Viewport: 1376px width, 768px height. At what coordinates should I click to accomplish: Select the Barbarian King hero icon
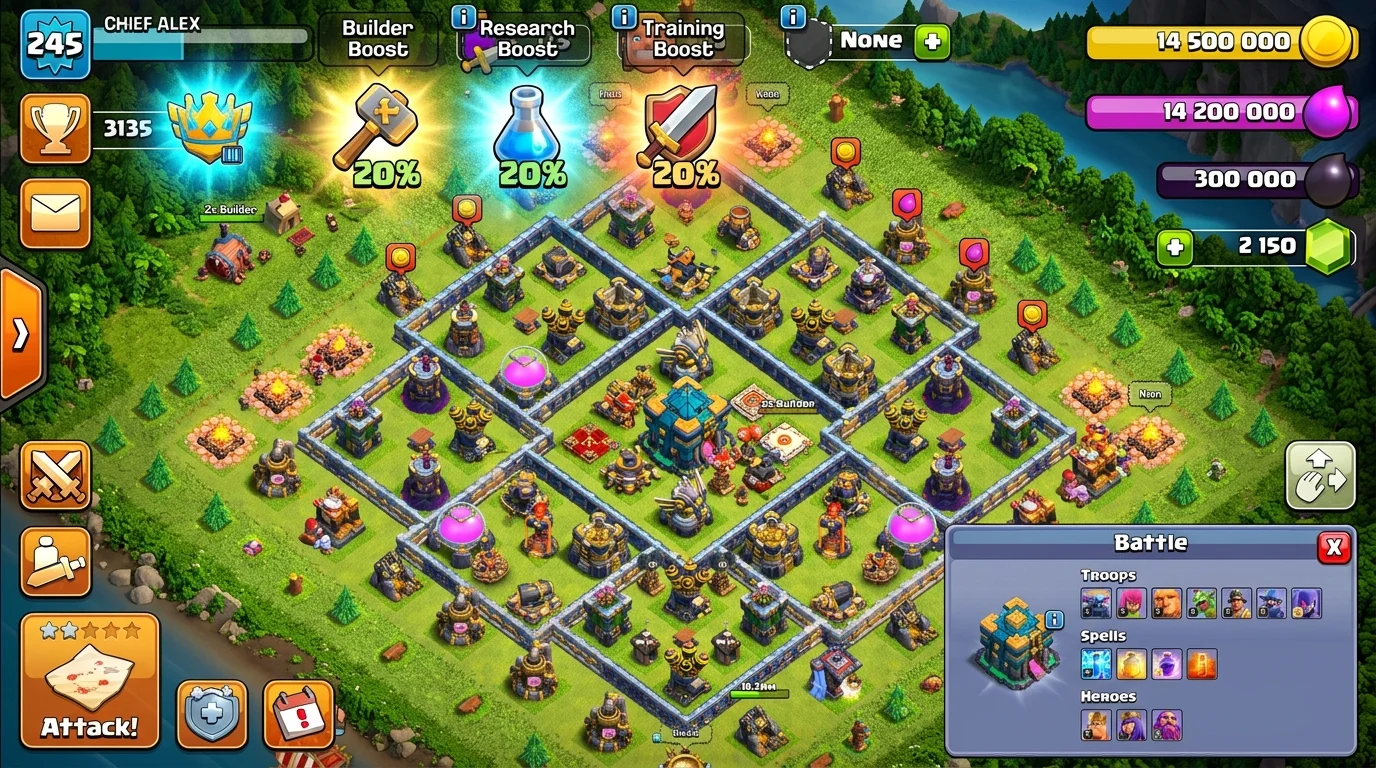(1095, 724)
